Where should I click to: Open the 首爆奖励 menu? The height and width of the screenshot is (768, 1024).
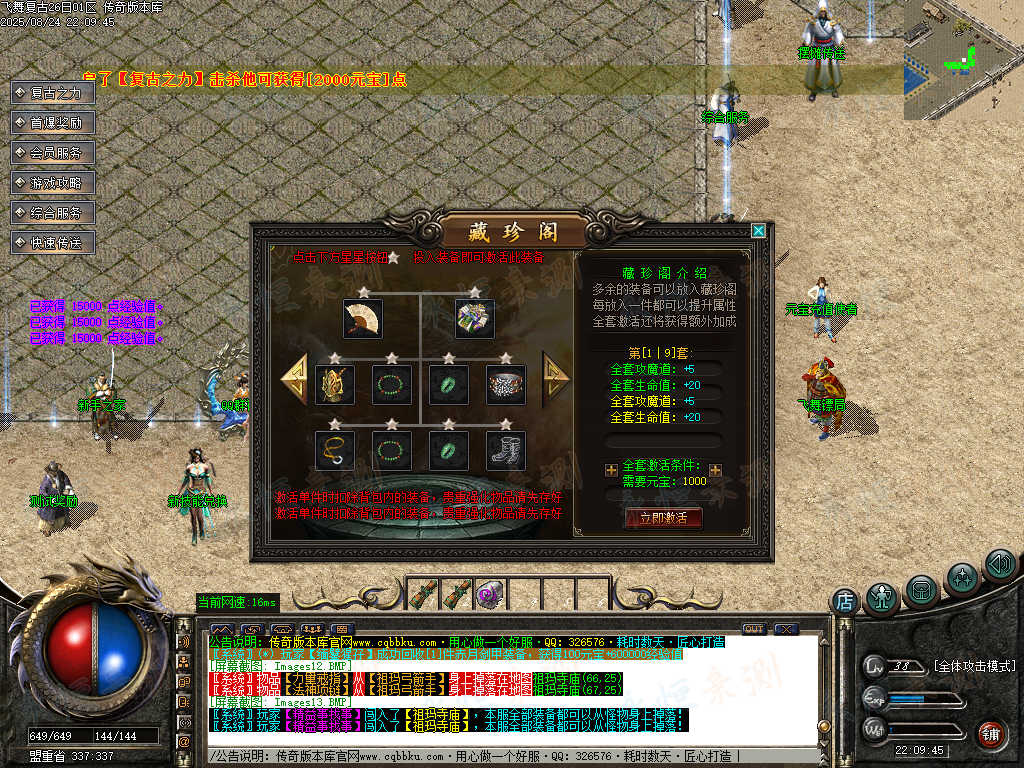[x=53, y=123]
